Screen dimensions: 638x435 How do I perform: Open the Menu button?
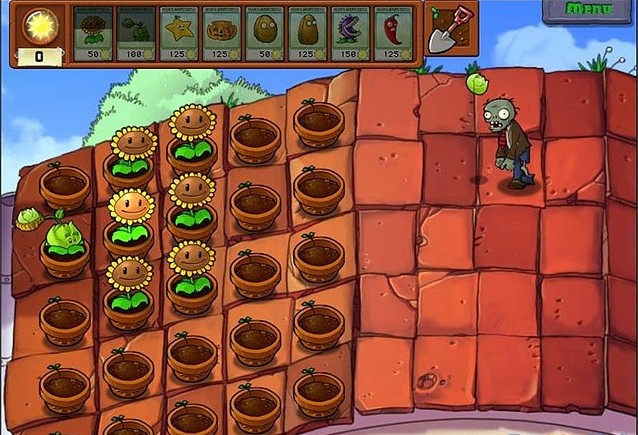click(590, 10)
